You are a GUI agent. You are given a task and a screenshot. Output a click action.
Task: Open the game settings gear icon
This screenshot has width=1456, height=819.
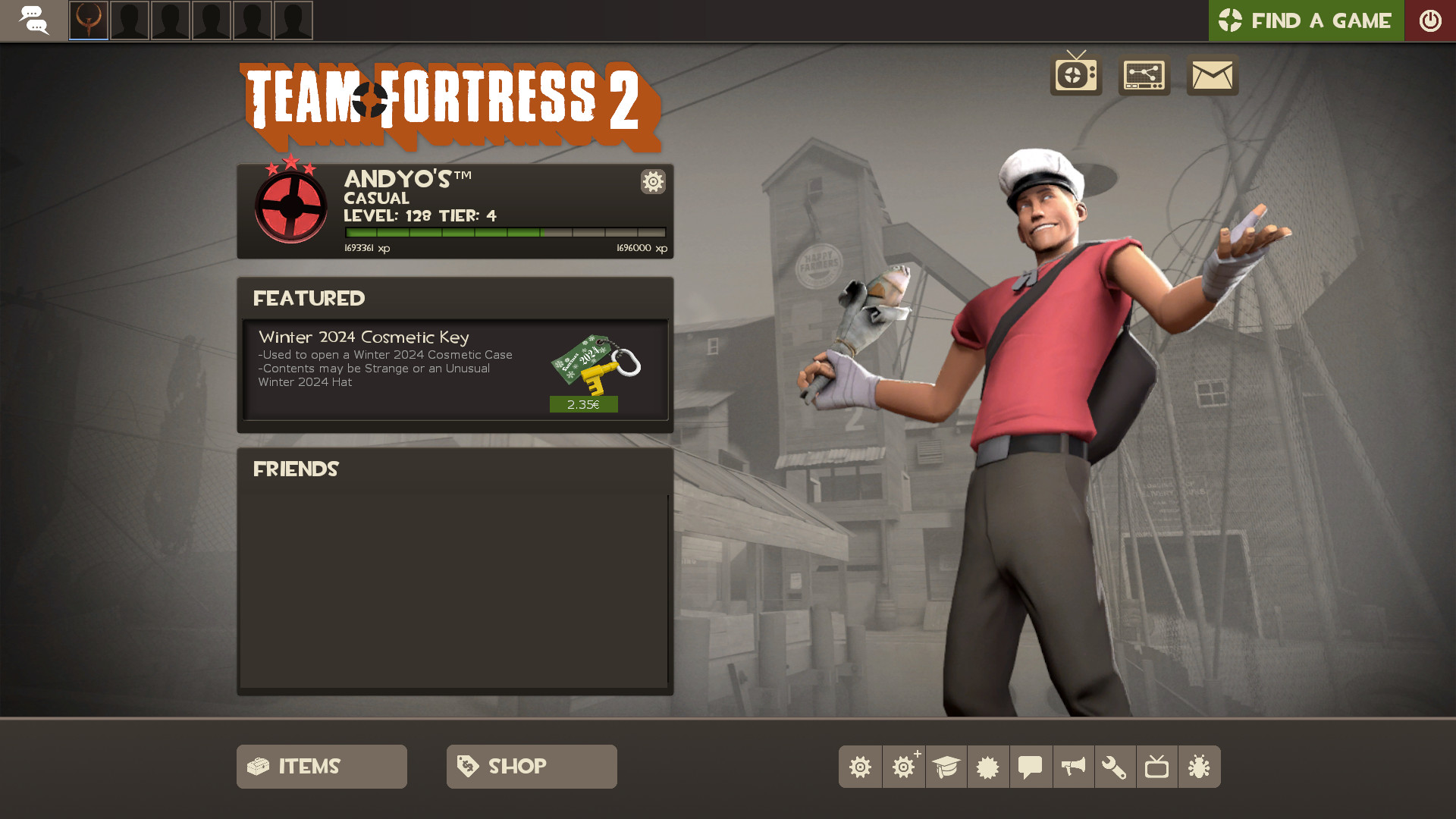[x=860, y=767]
